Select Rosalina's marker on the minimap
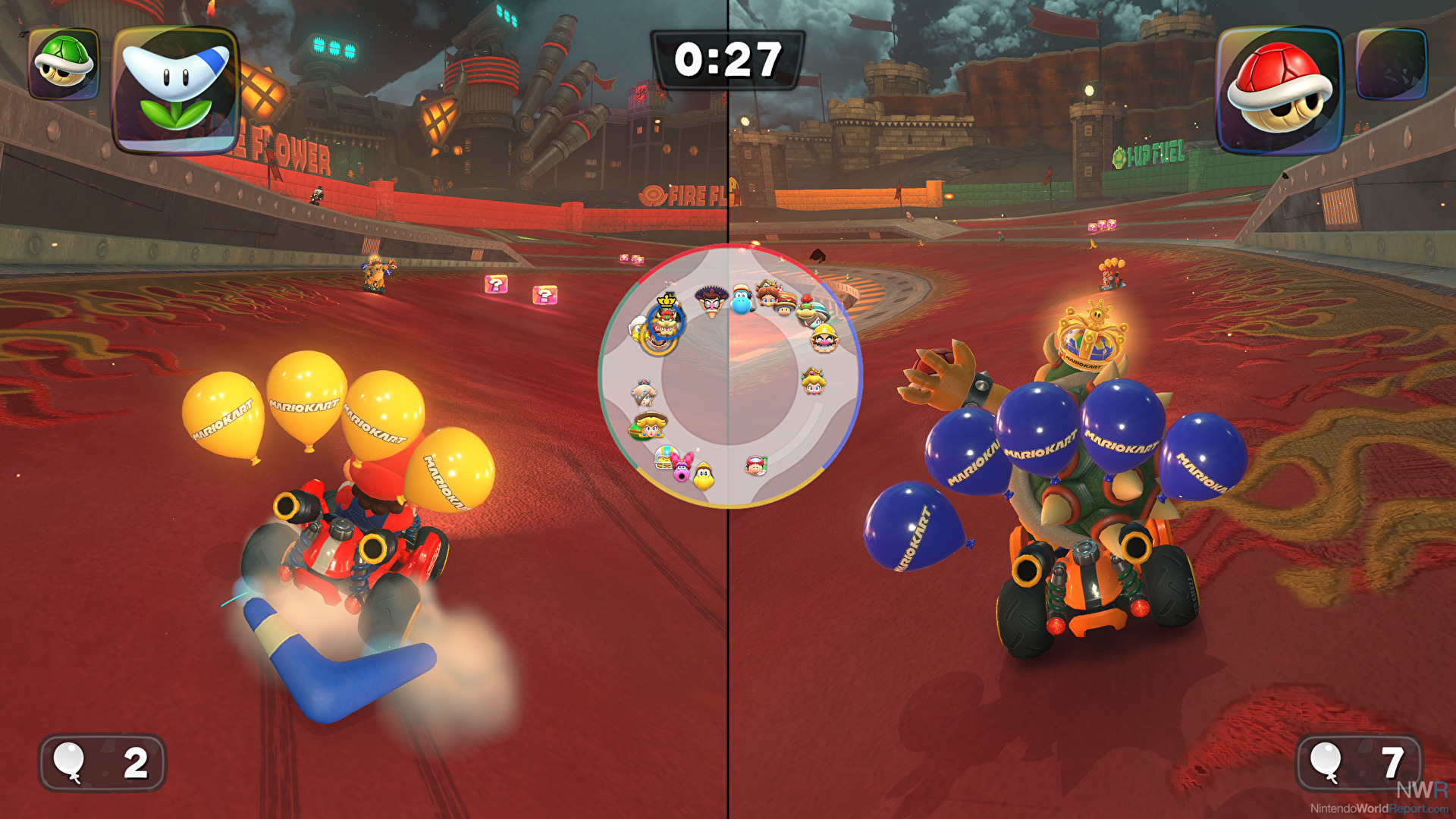Image resolution: width=1456 pixels, height=819 pixels. tap(643, 392)
